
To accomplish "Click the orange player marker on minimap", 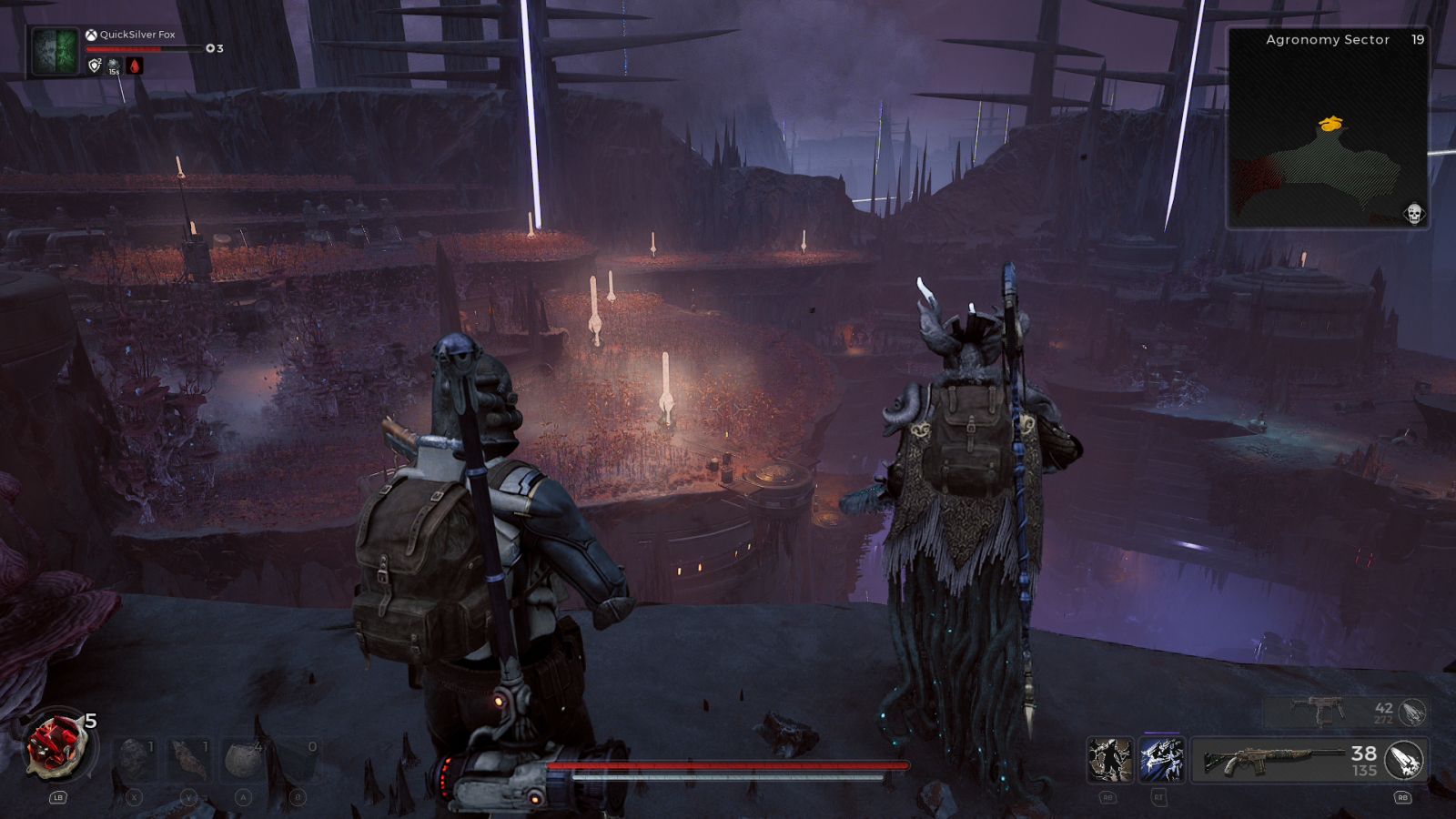I will (1331, 123).
